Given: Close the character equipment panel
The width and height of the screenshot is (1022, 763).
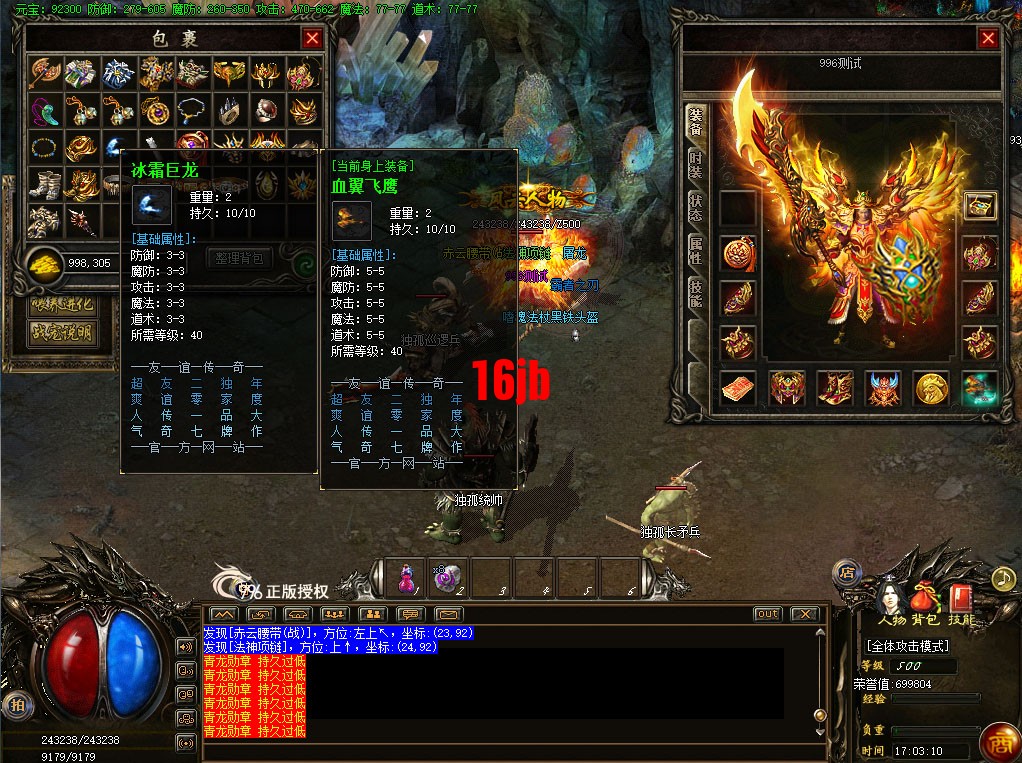Looking at the screenshot, I should pyautogui.click(x=988, y=39).
